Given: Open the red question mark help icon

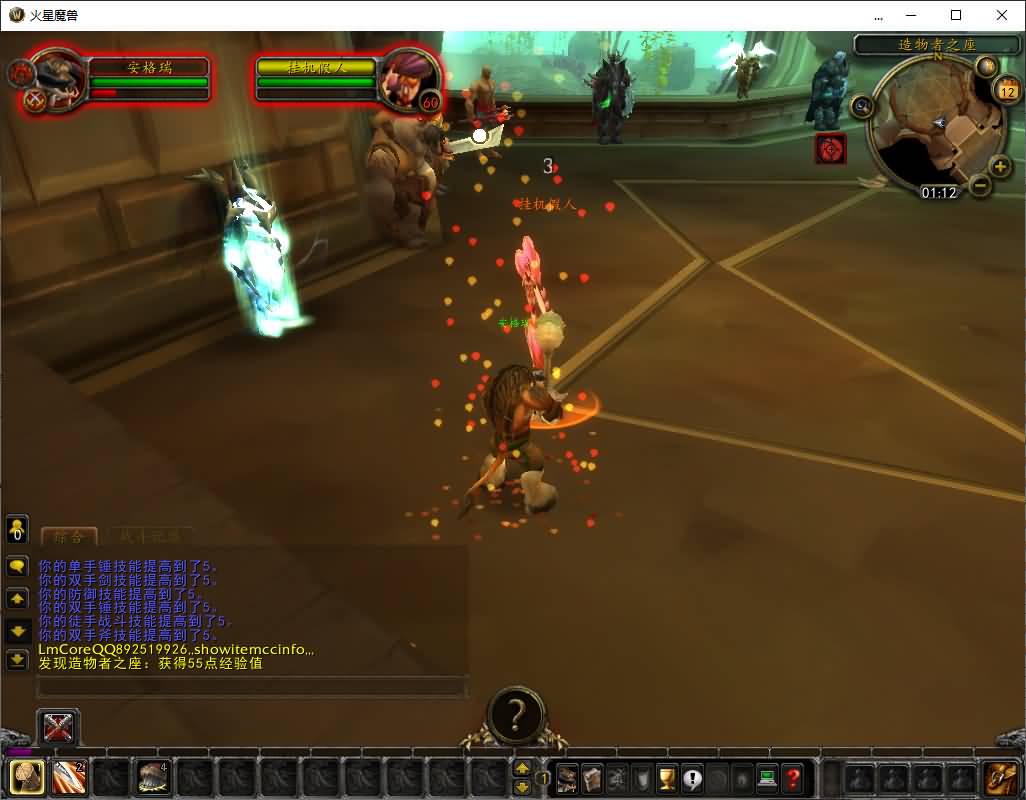Looking at the screenshot, I should click(x=792, y=777).
